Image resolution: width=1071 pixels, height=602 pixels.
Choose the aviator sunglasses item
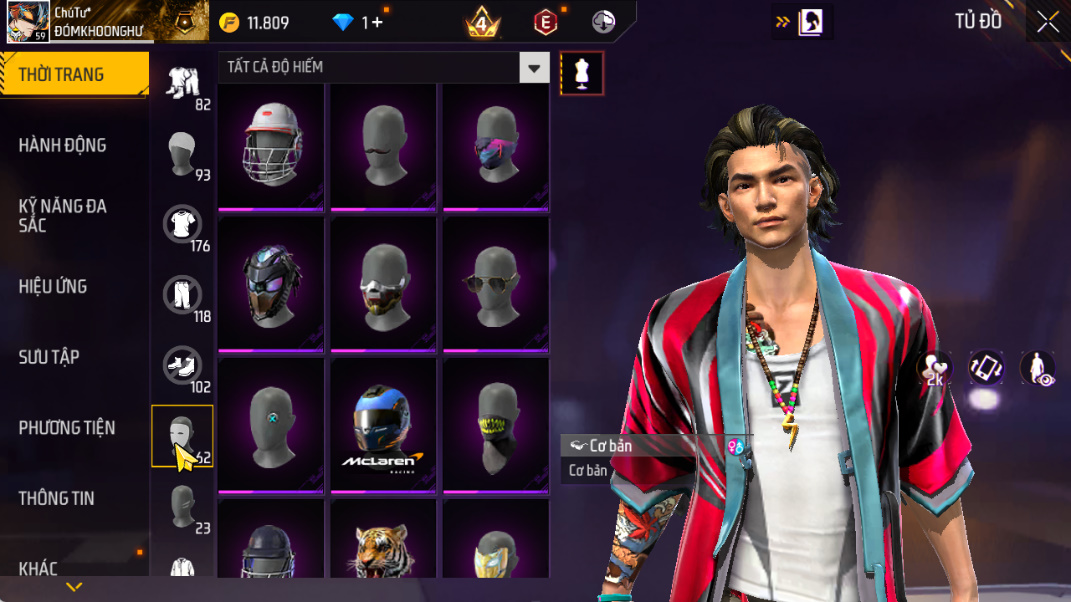coord(495,285)
